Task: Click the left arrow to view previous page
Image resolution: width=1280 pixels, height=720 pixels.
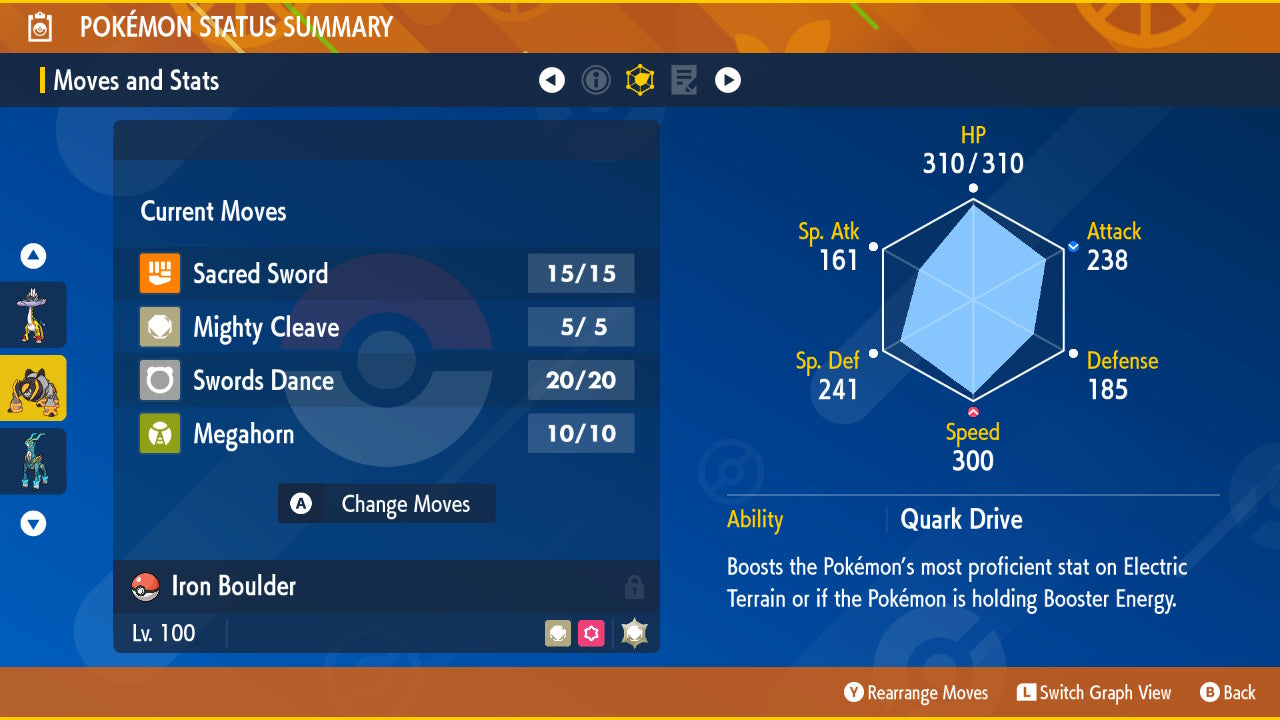Action: (x=552, y=80)
